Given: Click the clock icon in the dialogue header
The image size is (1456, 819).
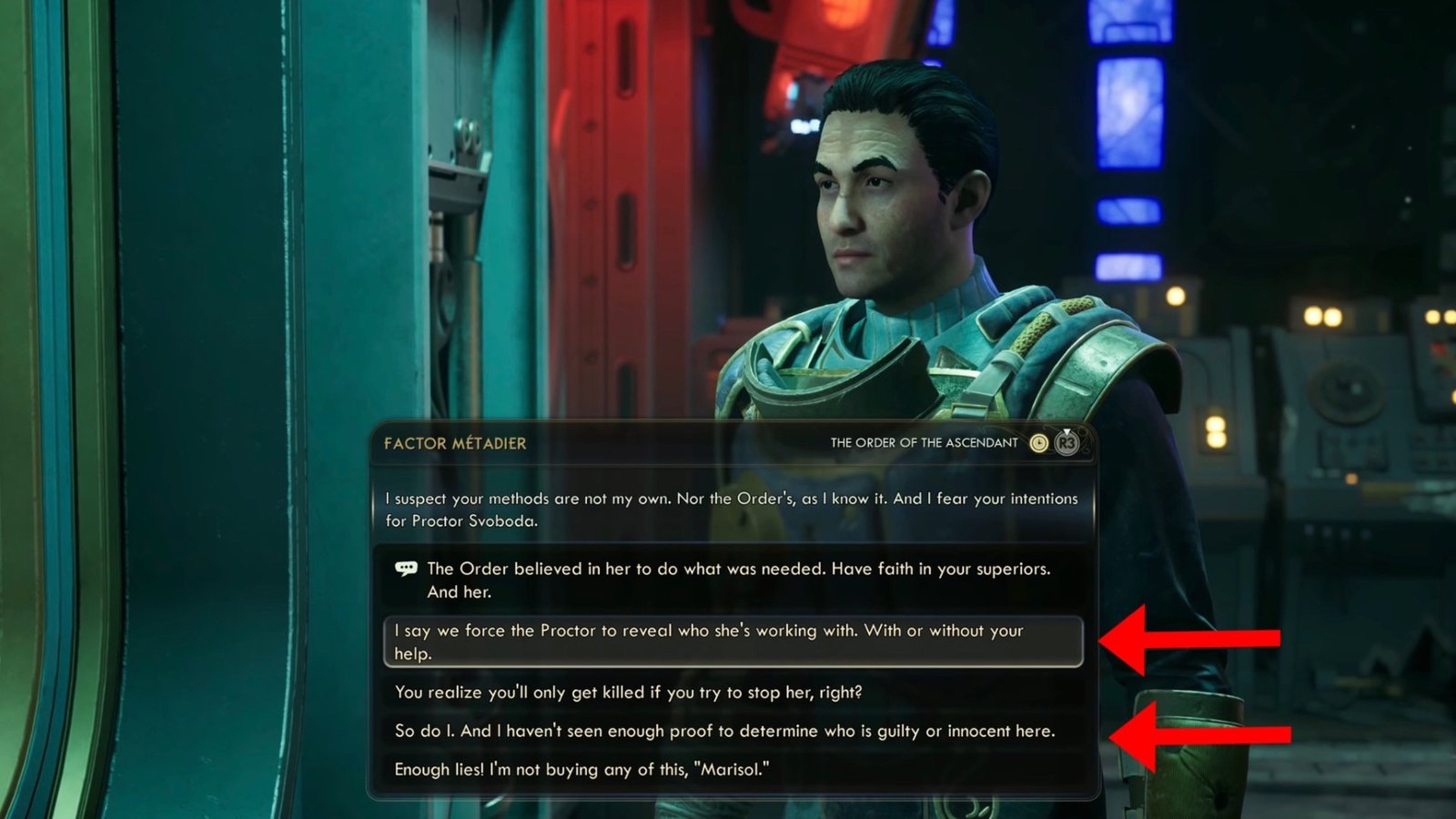Looking at the screenshot, I should [1039, 443].
